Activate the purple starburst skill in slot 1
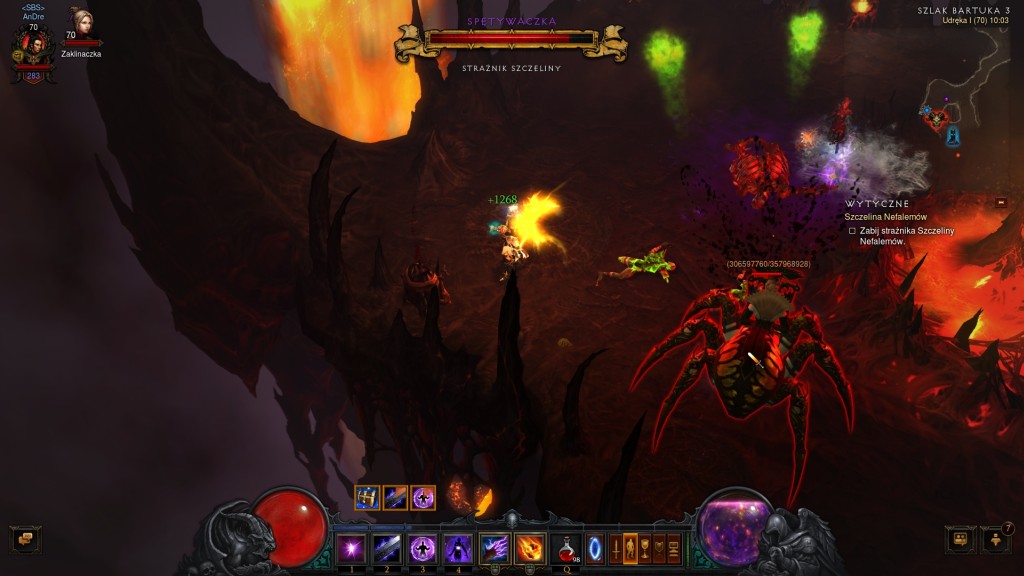The height and width of the screenshot is (576, 1024). [x=350, y=548]
